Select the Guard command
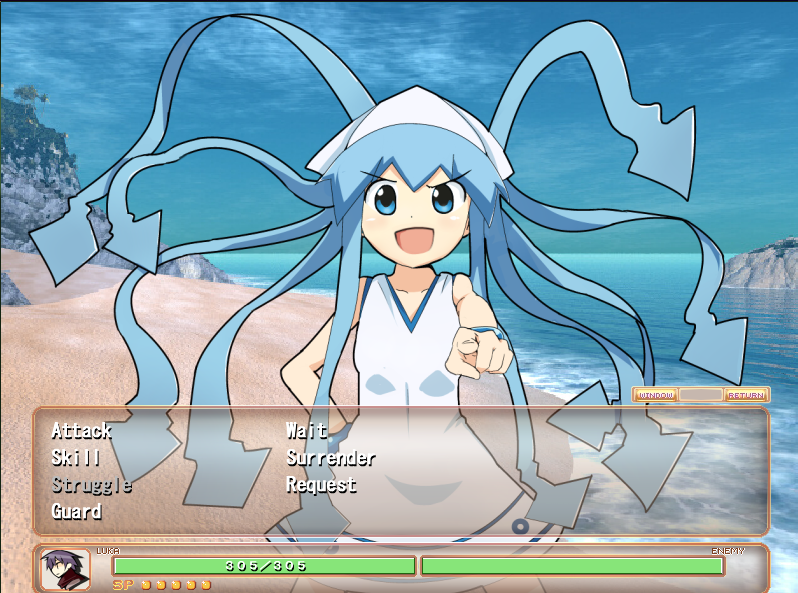The image size is (798, 593). coord(76,512)
